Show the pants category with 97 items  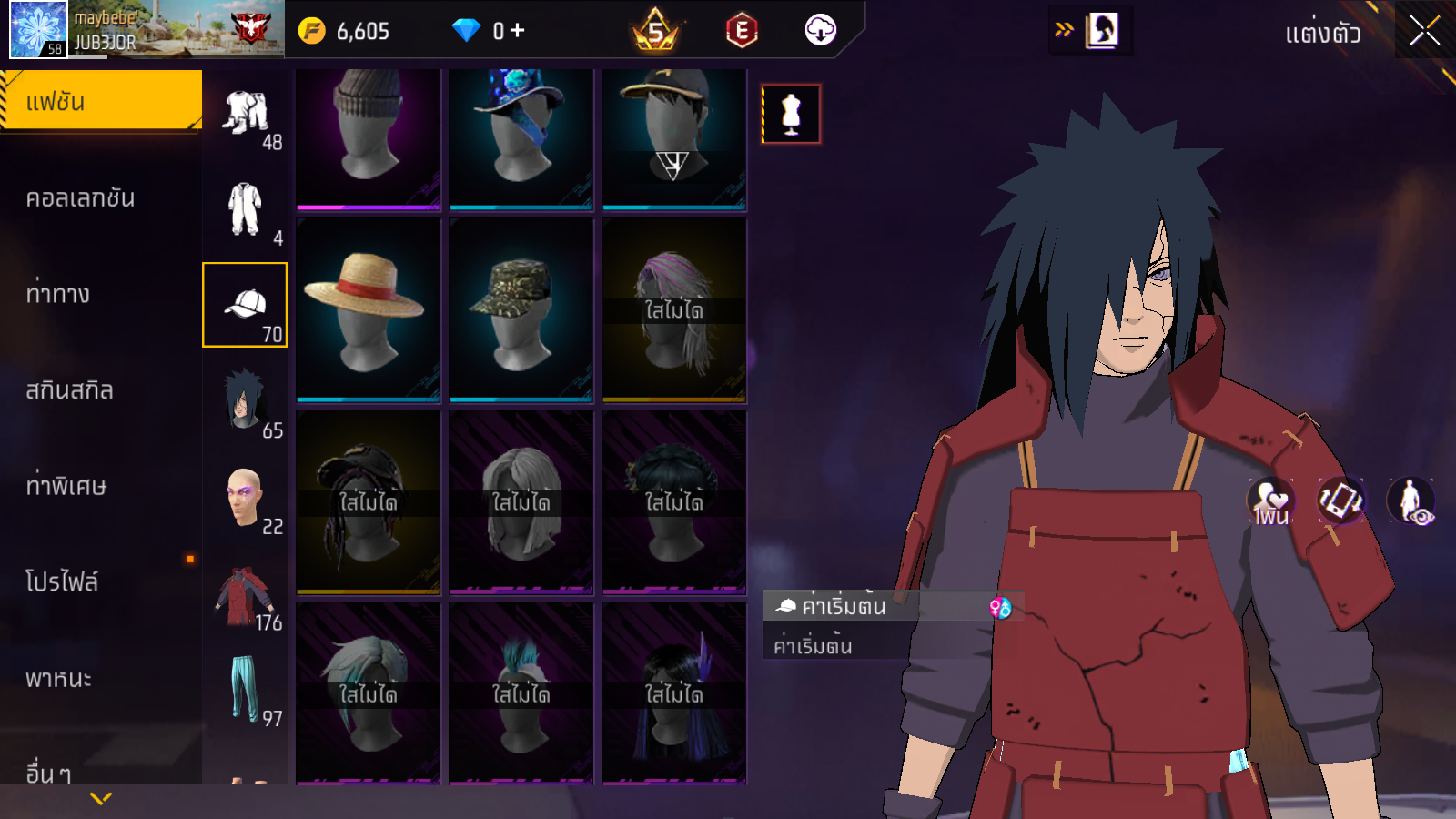click(245, 689)
